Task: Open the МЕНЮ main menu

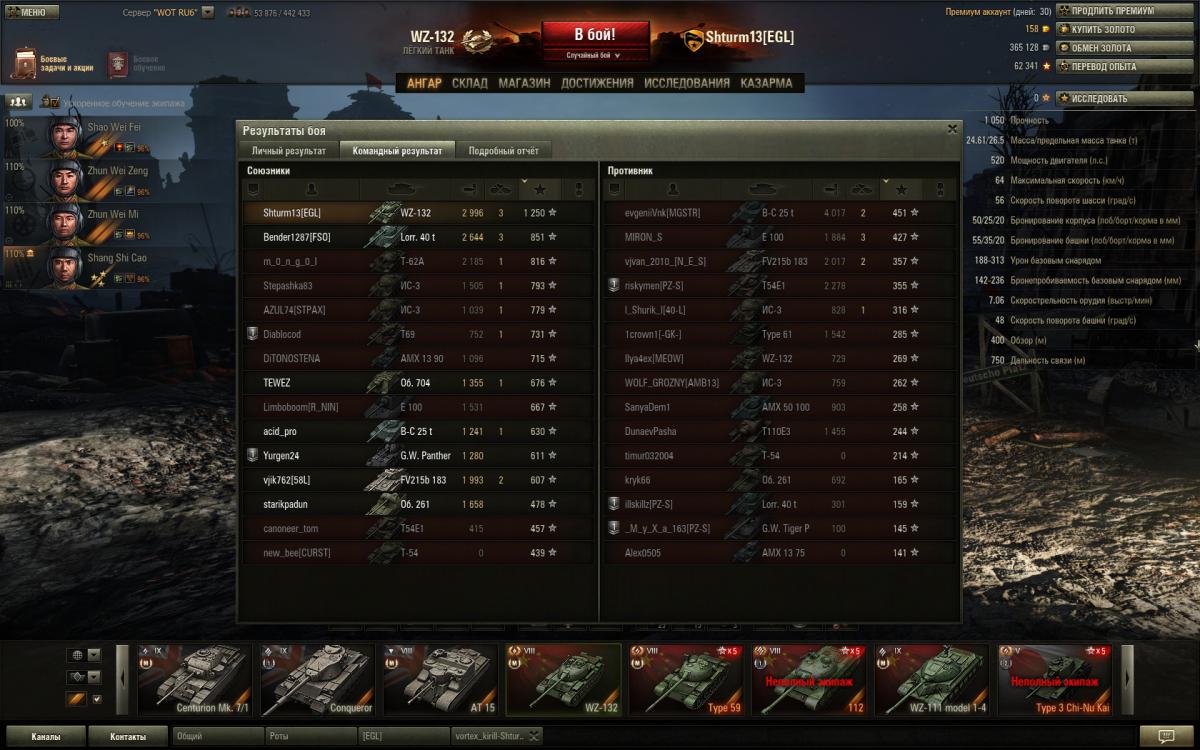Action: 32,12
